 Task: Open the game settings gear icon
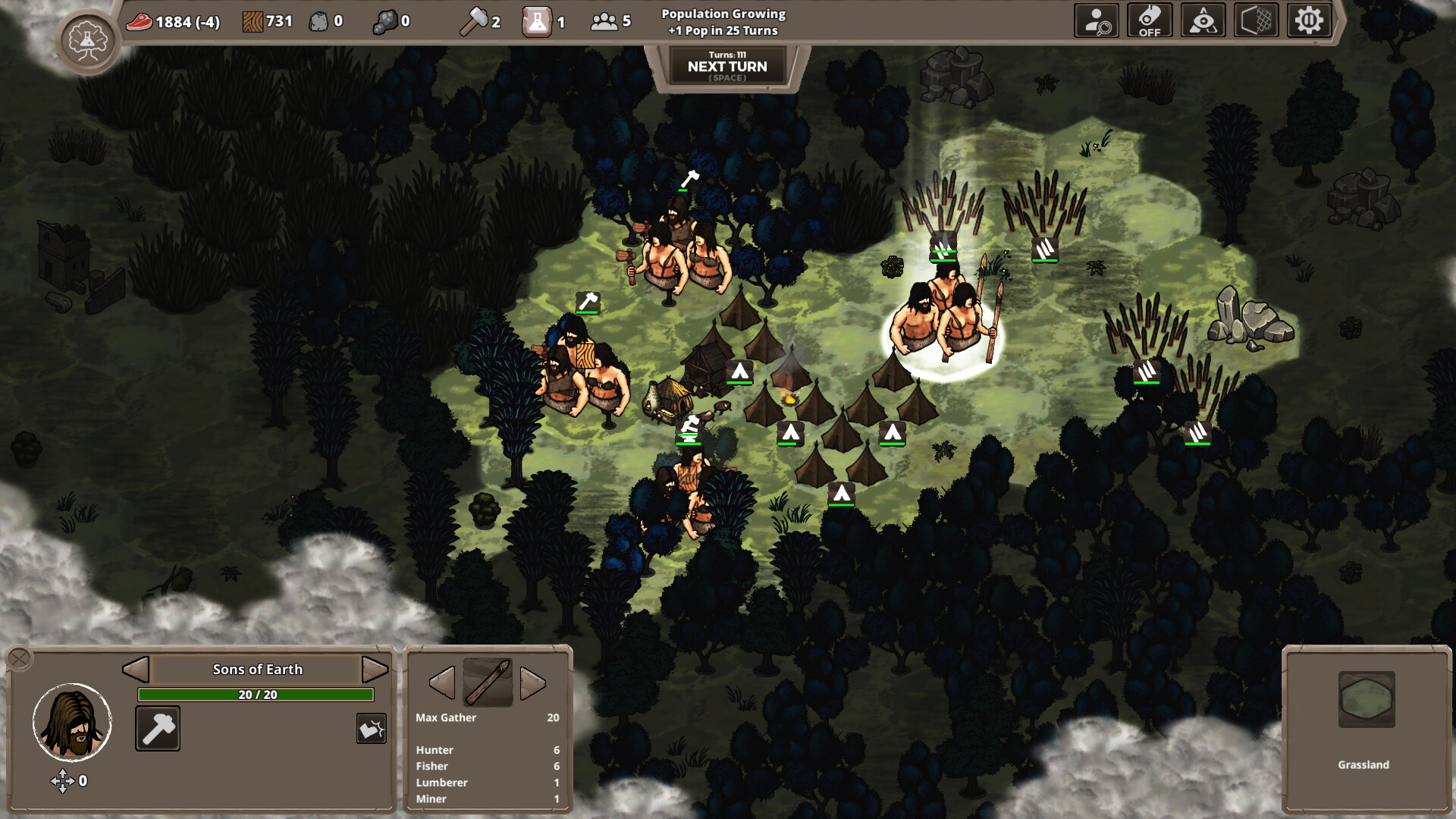pyautogui.click(x=1310, y=20)
